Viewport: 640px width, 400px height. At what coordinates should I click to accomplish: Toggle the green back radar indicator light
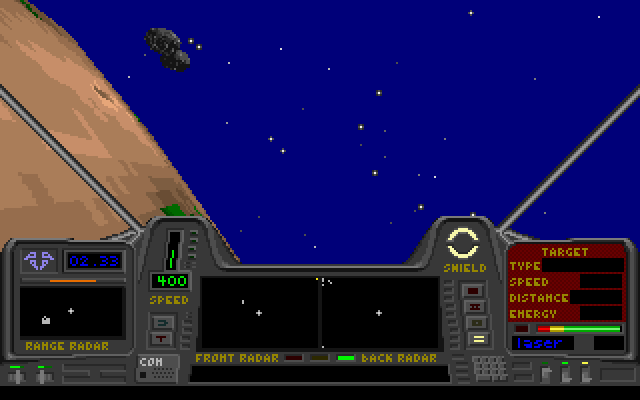click(x=346, y=358)
